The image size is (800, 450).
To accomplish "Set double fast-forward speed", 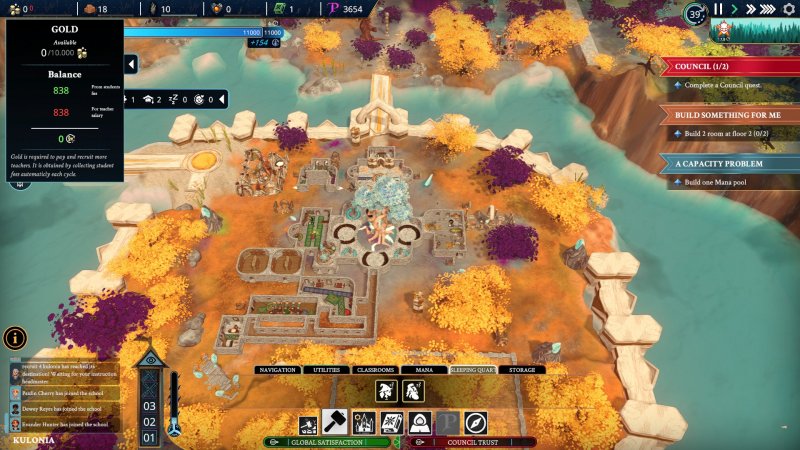I will [x=751, y=9].
